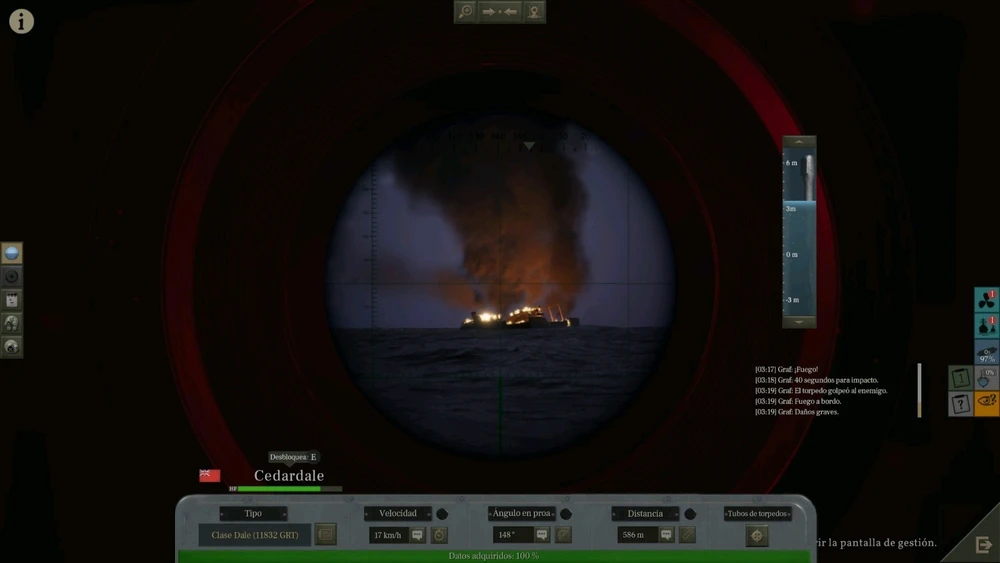Open the info button in the corner
Screen dimensions: 1000x563
coord(21,21)
